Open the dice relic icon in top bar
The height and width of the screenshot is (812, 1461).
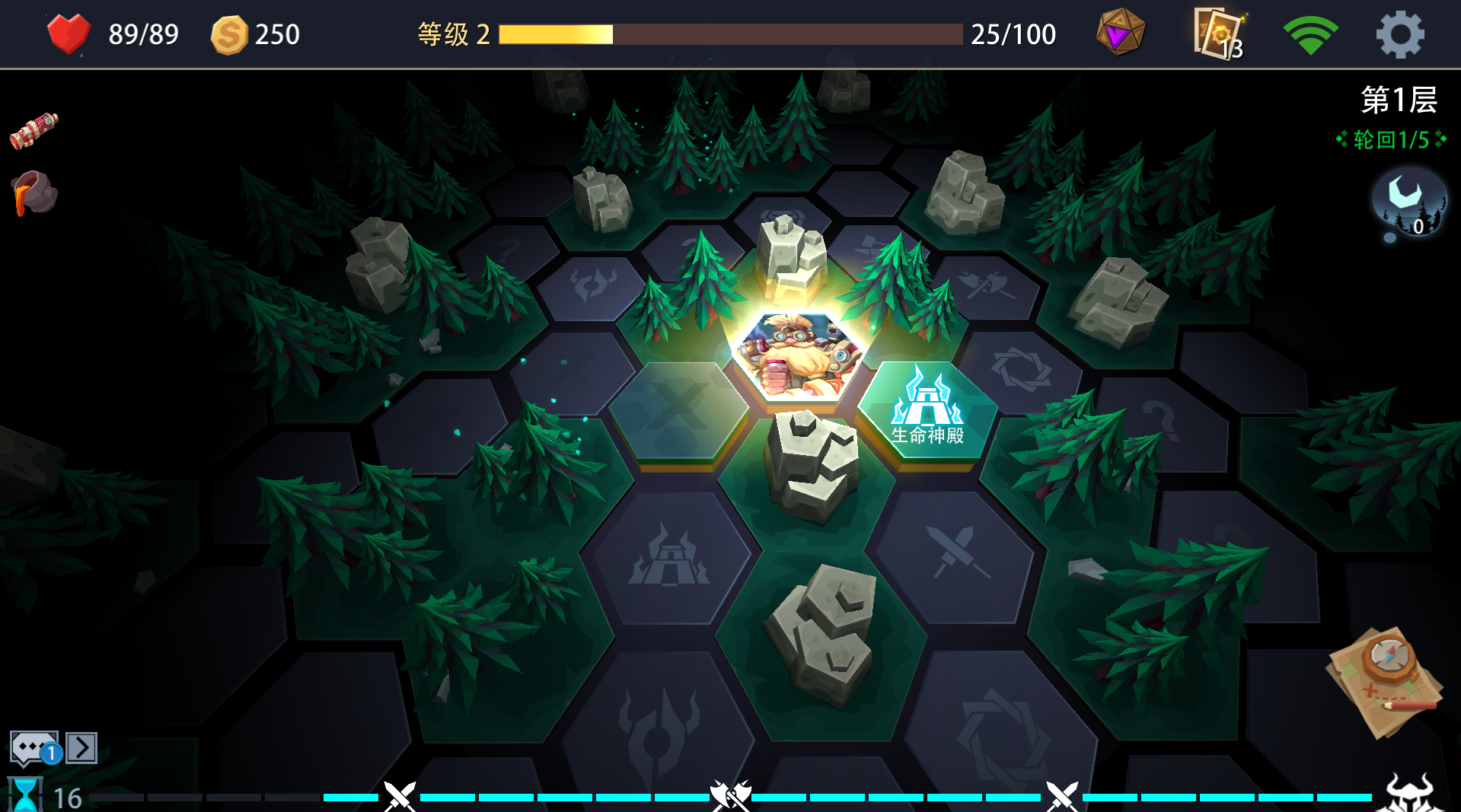[1119, 32]
